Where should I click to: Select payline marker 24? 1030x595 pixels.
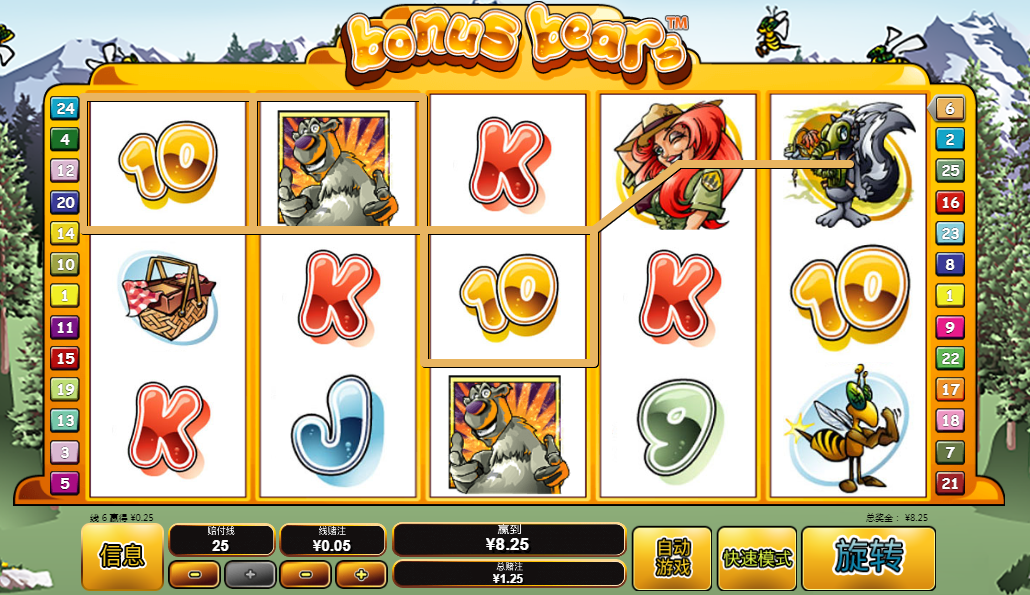65,108
